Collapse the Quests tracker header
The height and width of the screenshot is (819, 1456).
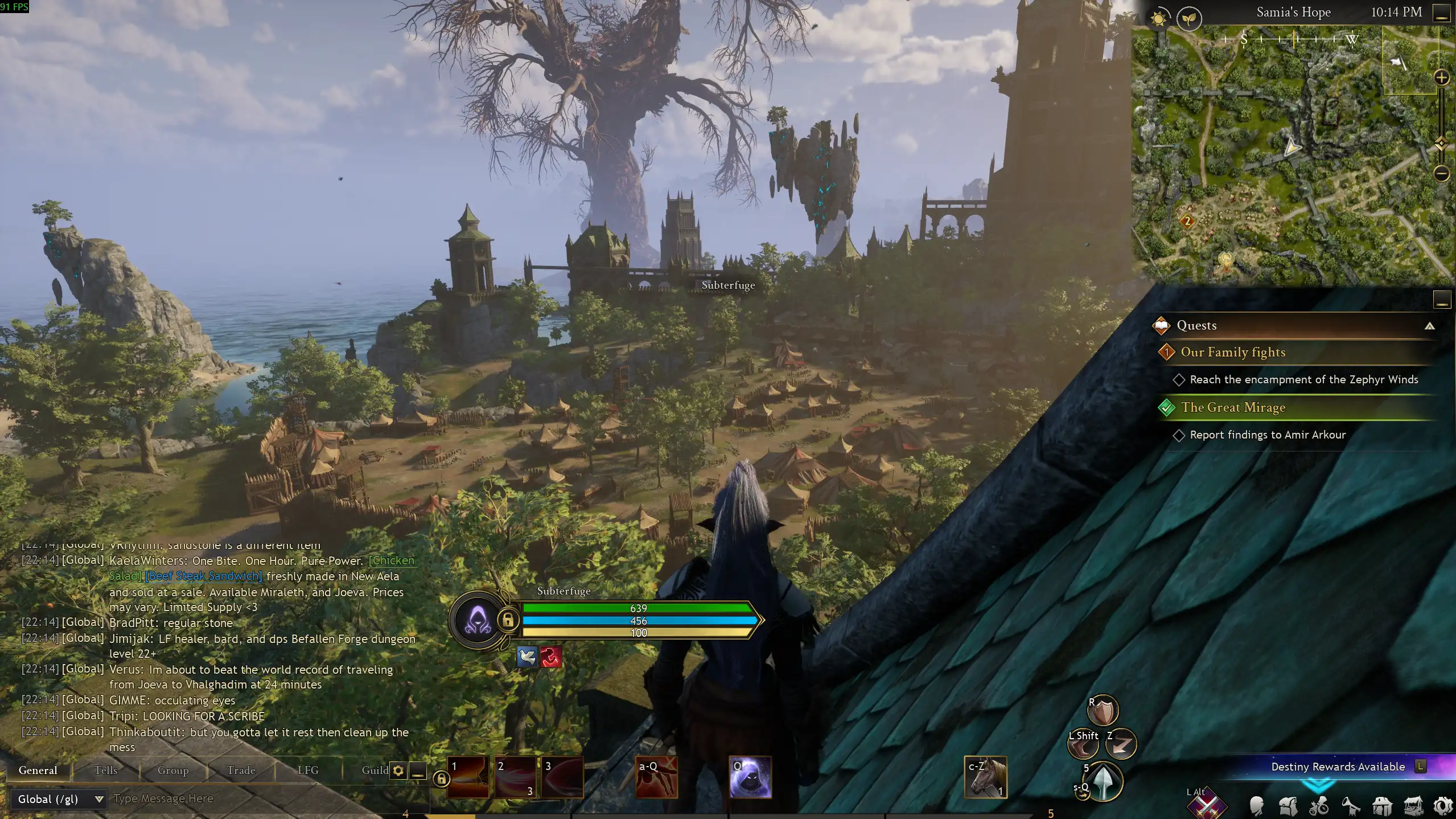[1429, 326]
